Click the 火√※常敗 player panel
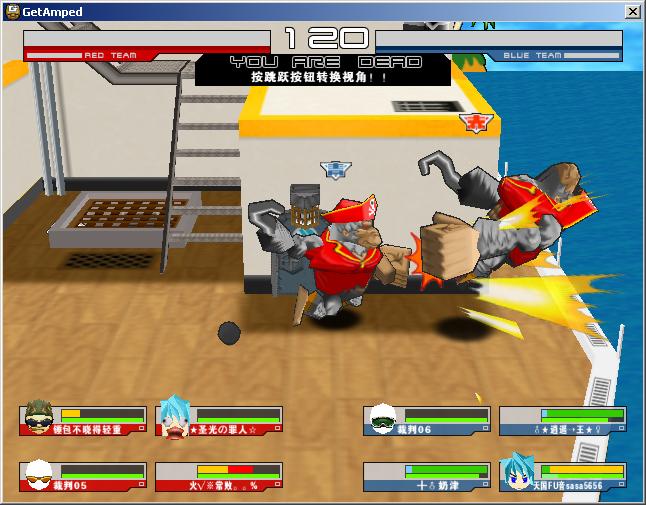This screenshot has height=505, width=646. [219, 476]
